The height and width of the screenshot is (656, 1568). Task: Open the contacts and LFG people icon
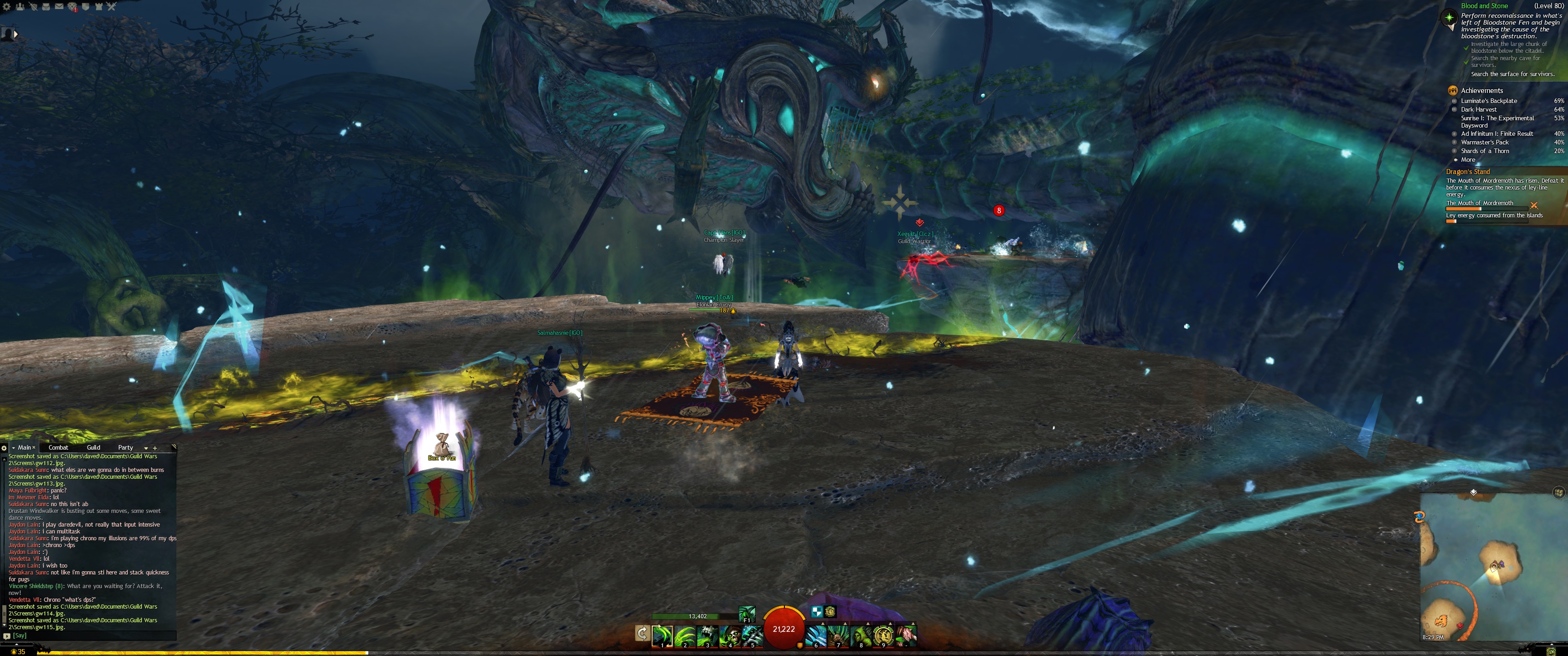click(x=20, y=6)
